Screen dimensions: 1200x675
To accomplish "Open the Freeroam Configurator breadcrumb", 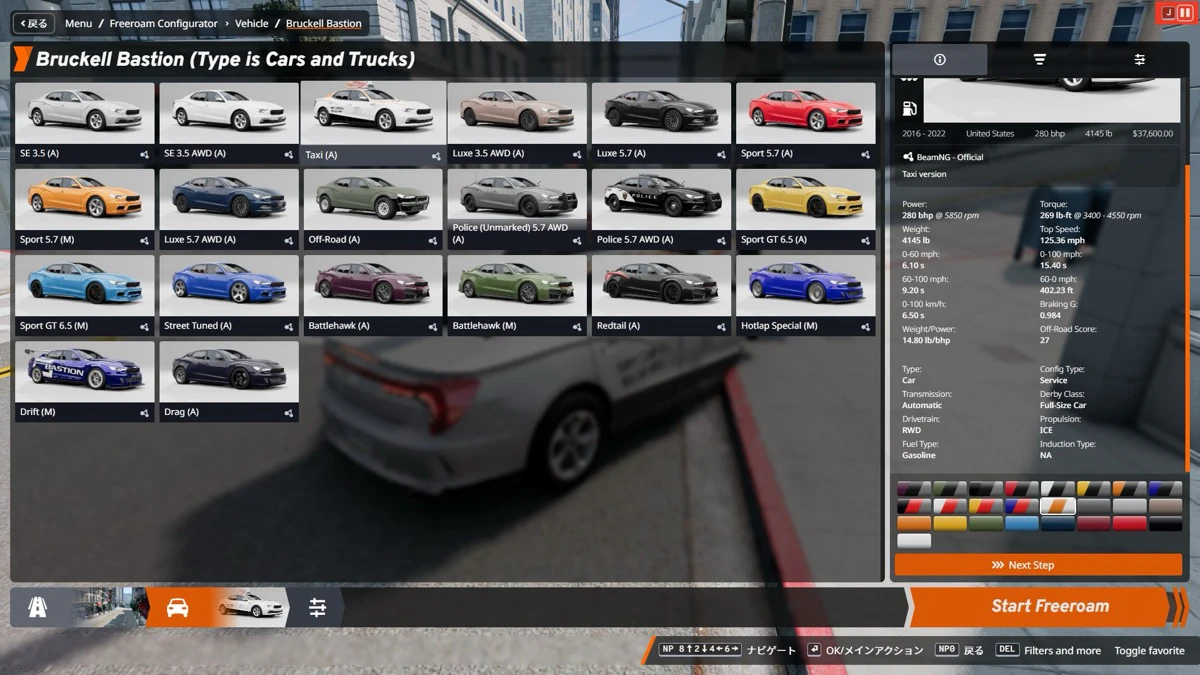I will pyautogui.click(x=163, y=23).
